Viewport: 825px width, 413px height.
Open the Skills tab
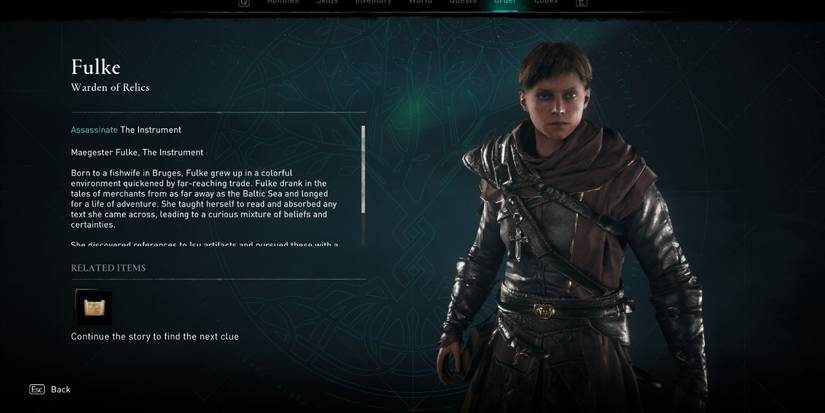327,3
